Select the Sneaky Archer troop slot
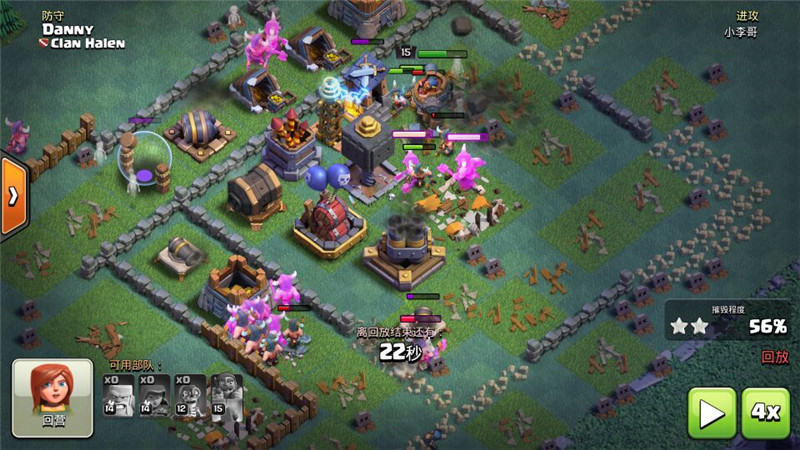800x450 pixels. click(155, 396)
